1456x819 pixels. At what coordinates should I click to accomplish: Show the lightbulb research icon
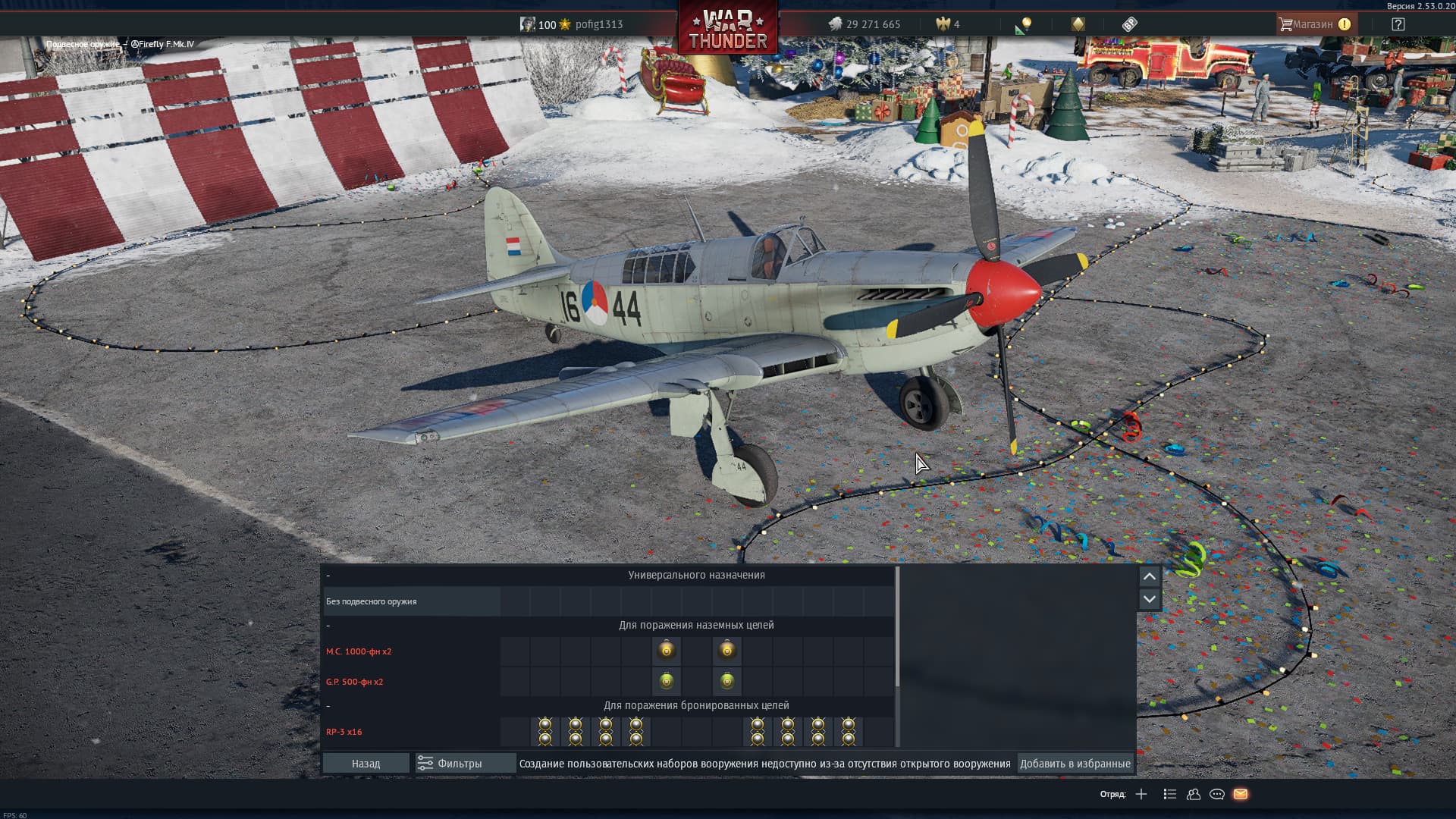click(1025, 24)
